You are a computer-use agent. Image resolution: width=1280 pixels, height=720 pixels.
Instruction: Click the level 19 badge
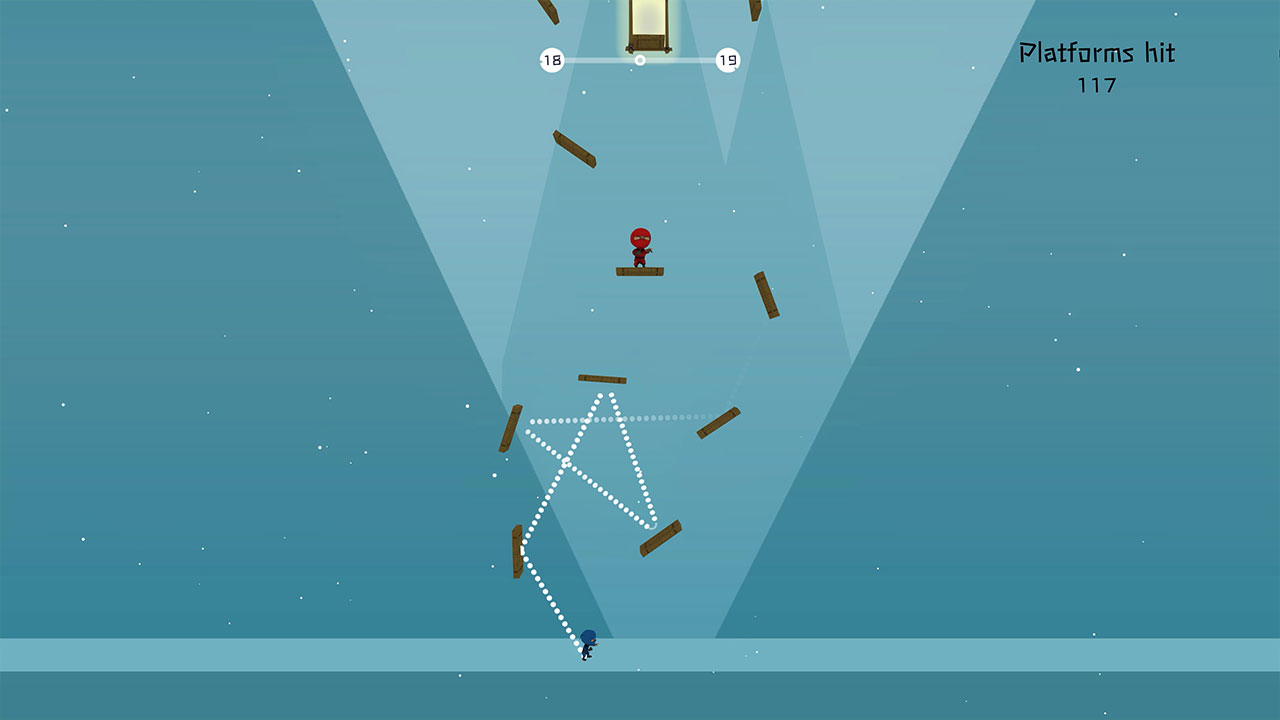727,59
